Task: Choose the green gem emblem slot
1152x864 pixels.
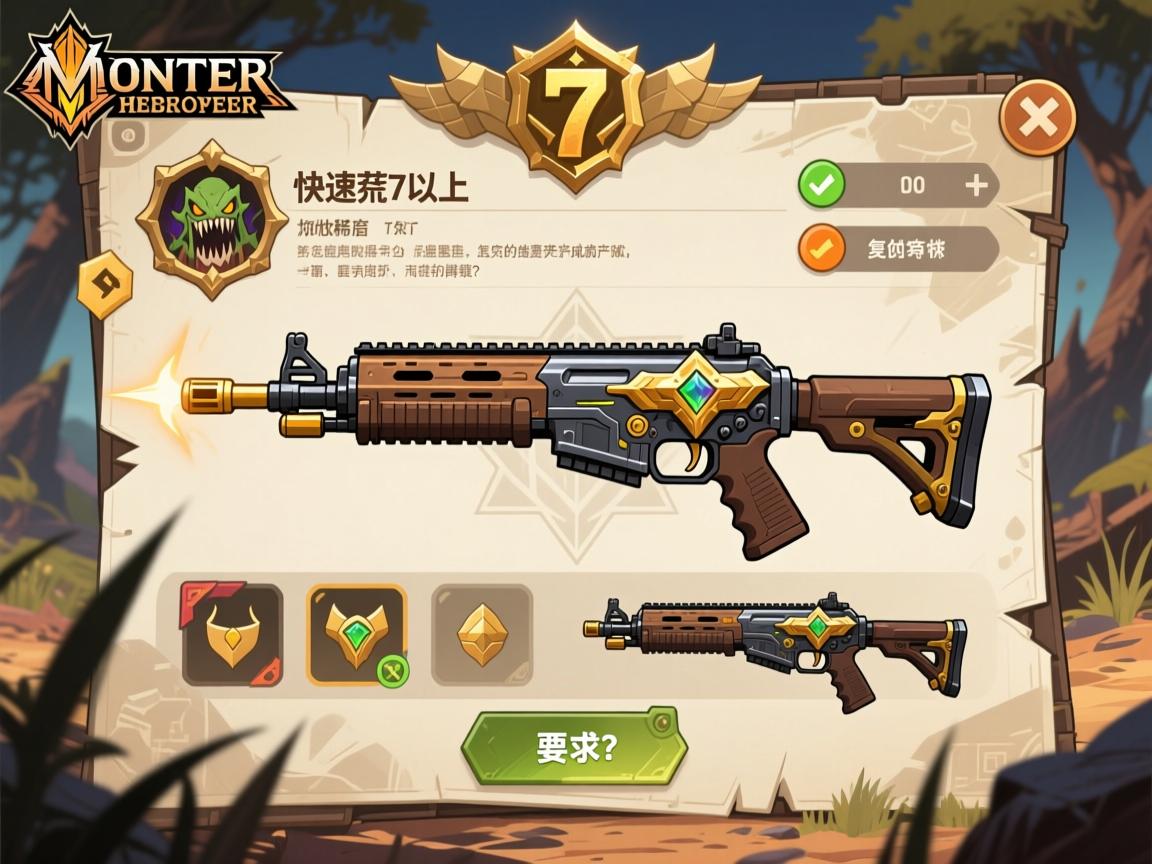Action: (357, 635)
